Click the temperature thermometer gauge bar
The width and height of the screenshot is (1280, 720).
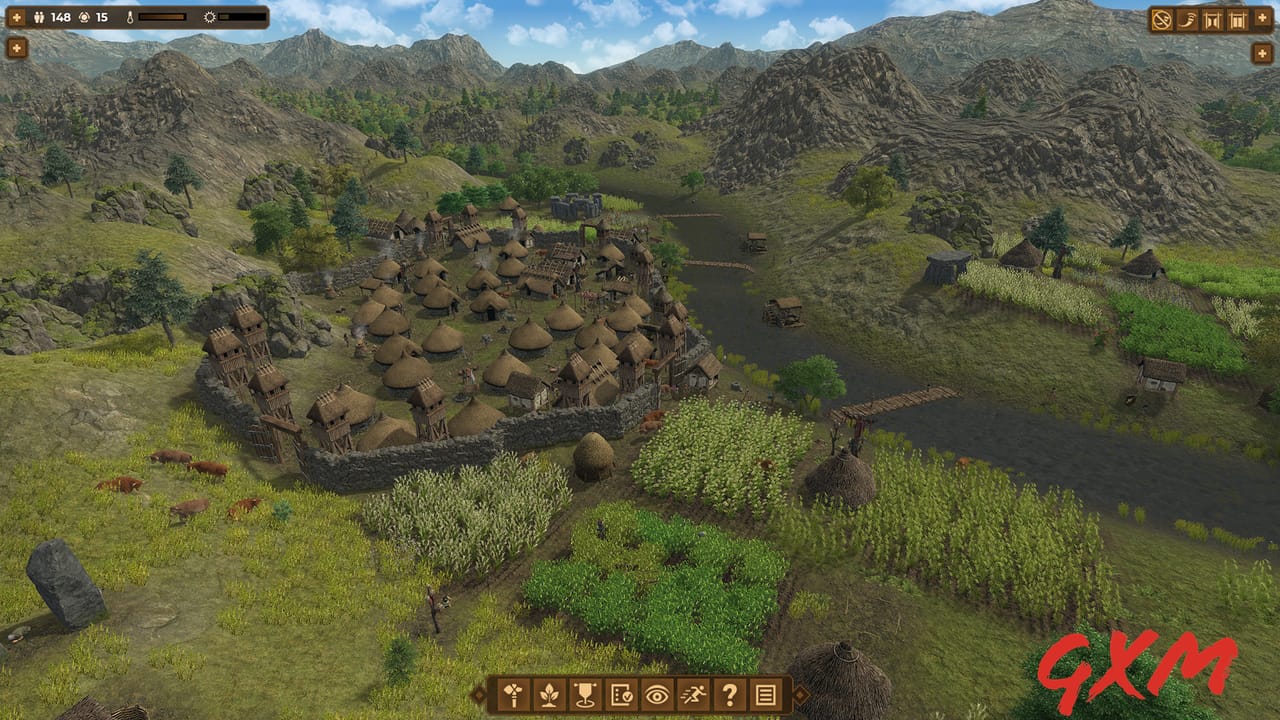pos(162,17)
